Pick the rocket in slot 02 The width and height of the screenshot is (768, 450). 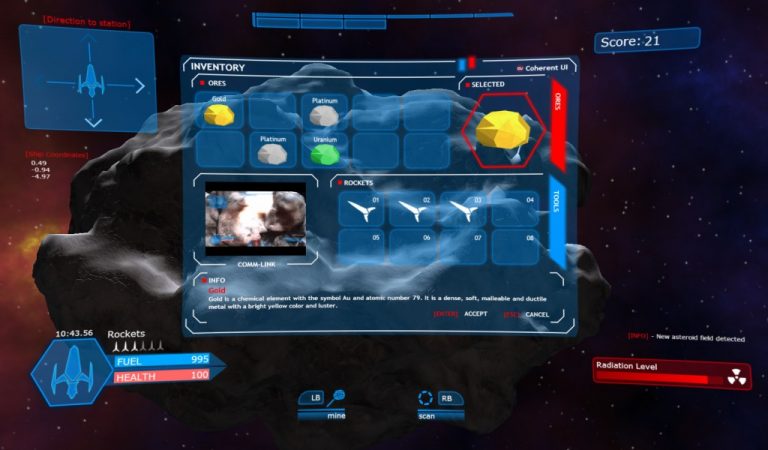coord(412,209)
